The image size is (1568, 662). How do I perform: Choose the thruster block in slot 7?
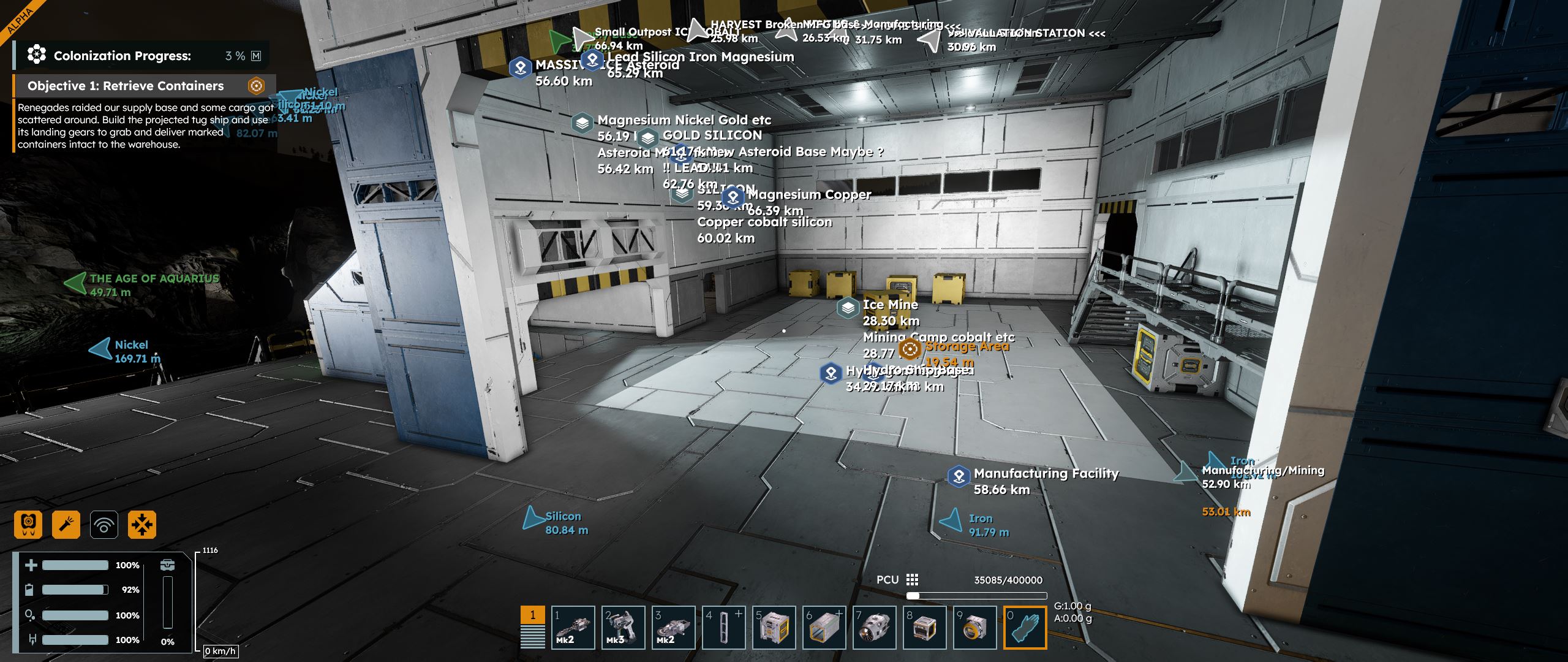coord(874,627)
